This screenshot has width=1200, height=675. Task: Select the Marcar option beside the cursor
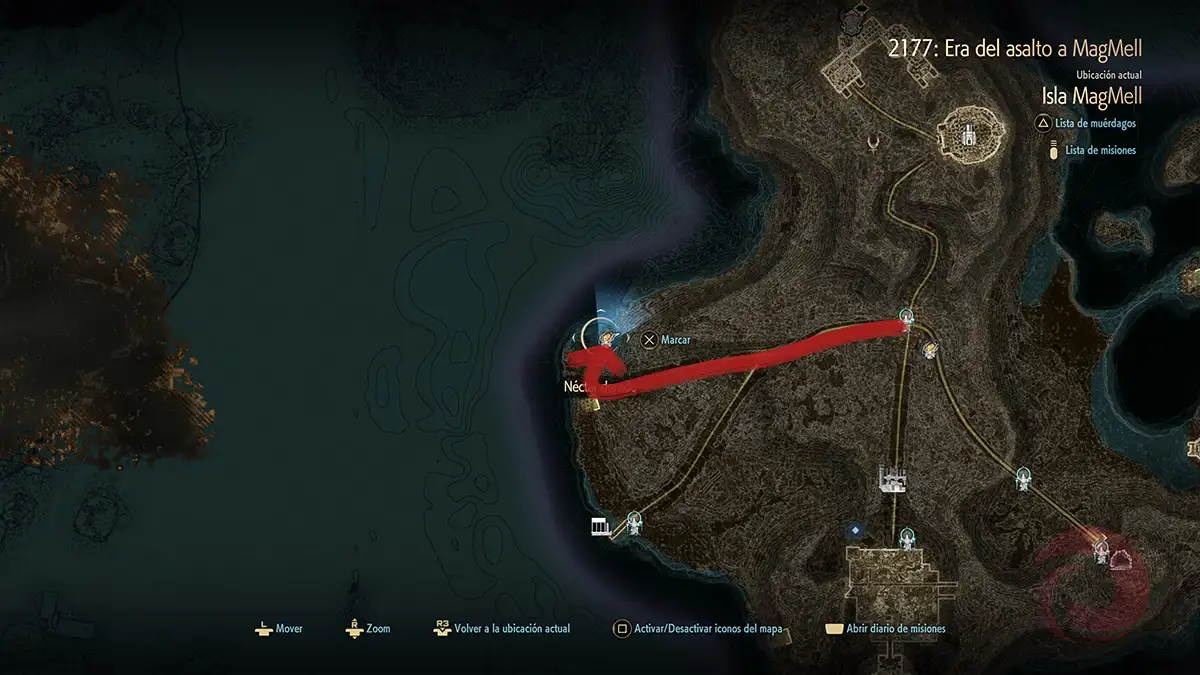668,340
